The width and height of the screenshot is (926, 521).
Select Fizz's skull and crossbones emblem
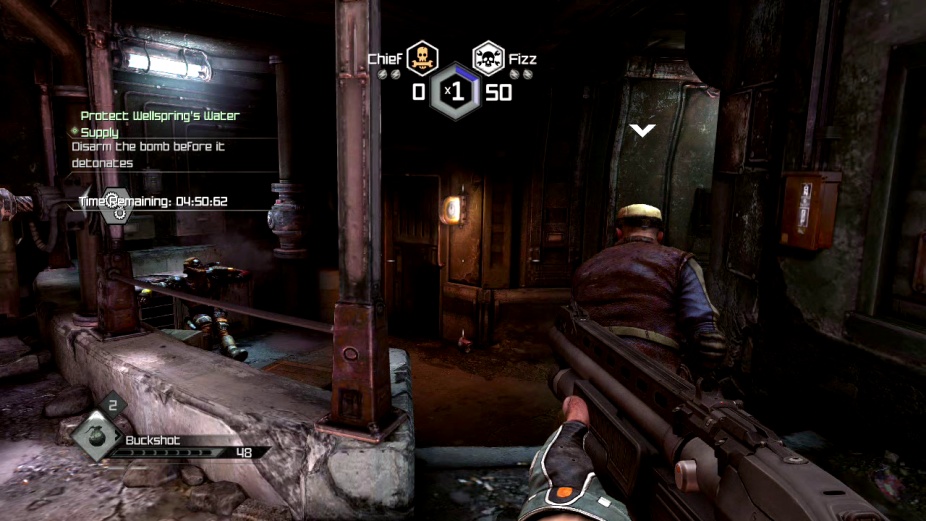[488, 58]
